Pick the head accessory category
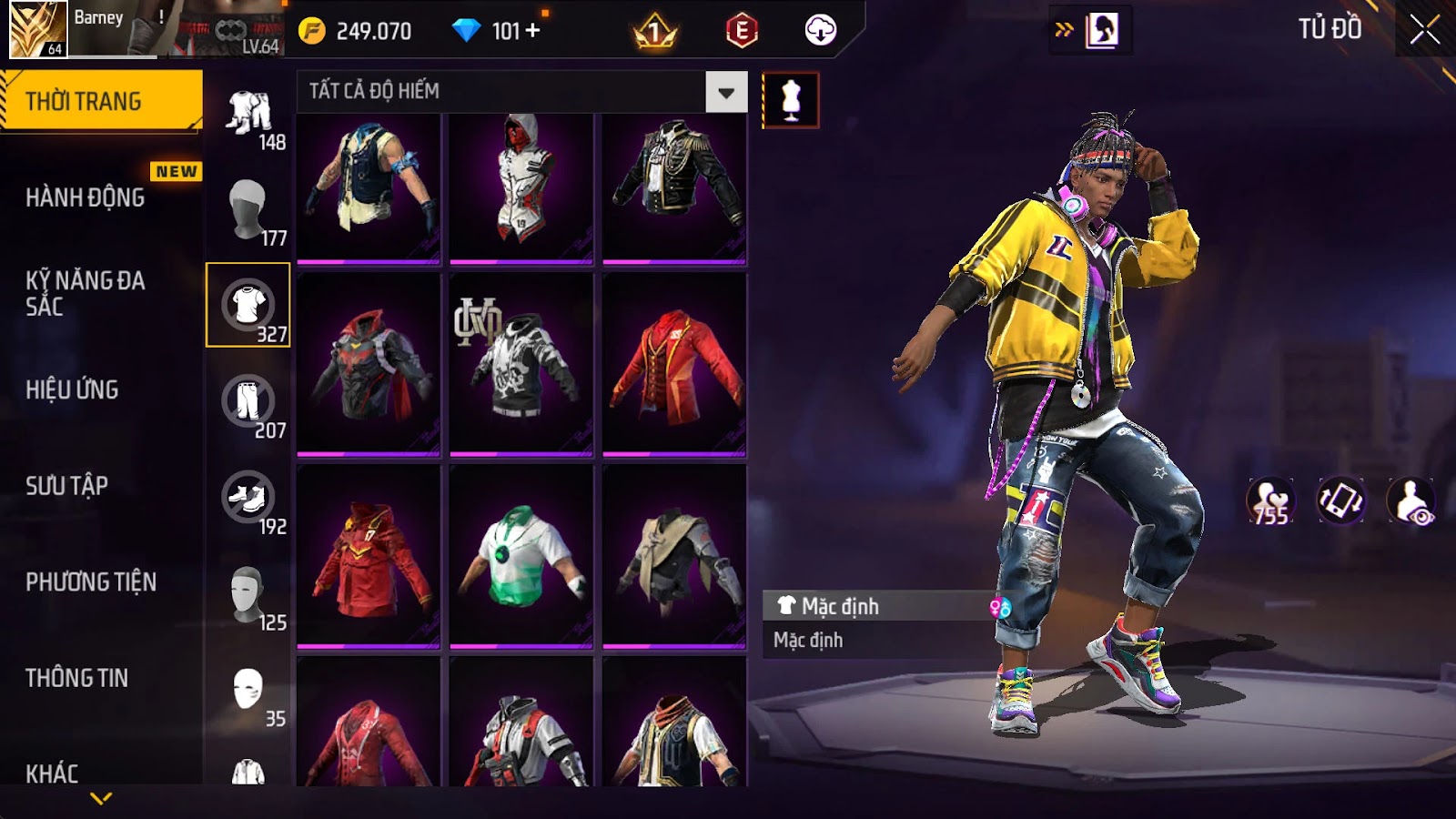1456x819 pixels. (248, 208)
